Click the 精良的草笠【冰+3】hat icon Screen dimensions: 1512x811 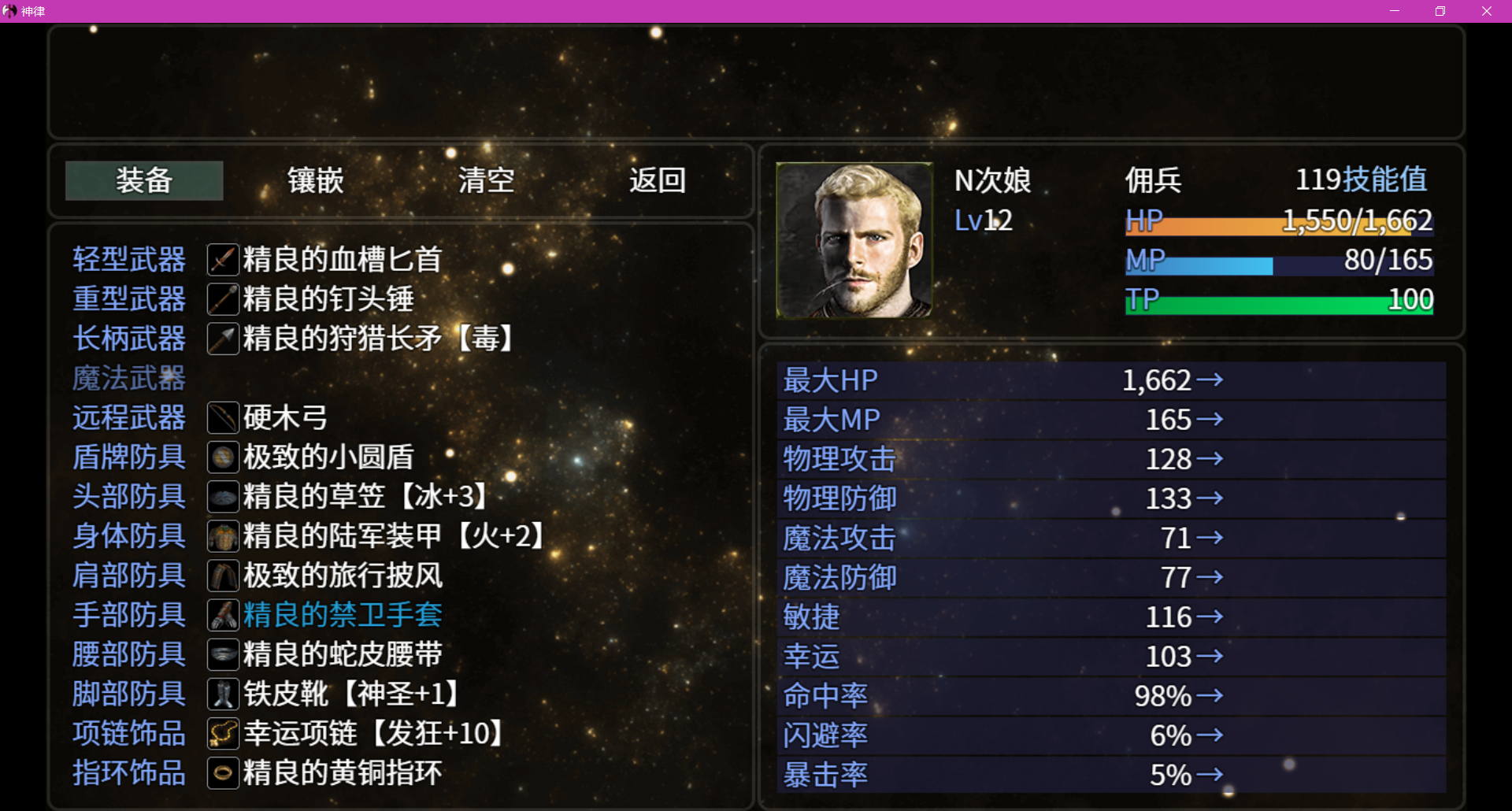(x=223, y=497)
